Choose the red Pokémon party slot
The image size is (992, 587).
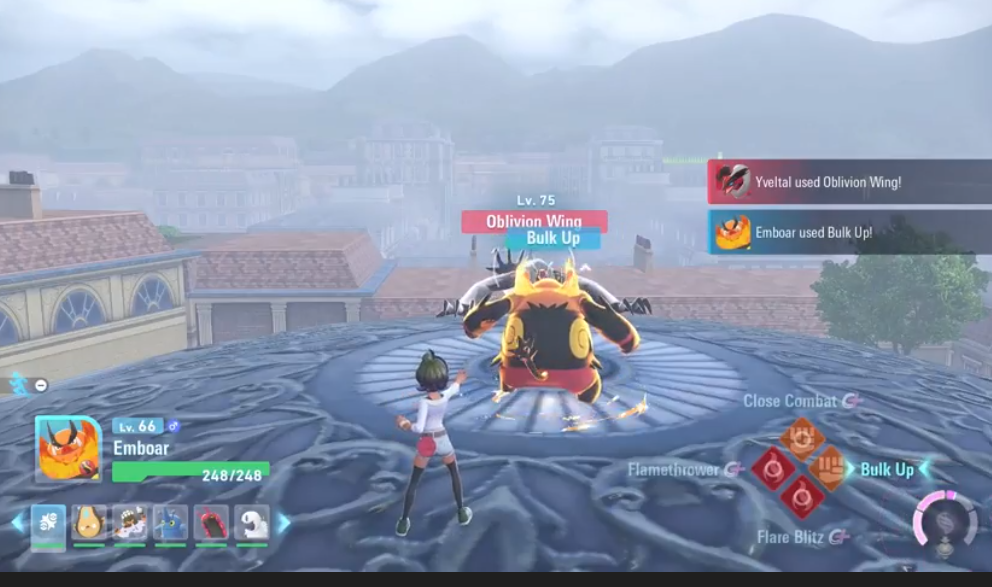tap(211, 524)
